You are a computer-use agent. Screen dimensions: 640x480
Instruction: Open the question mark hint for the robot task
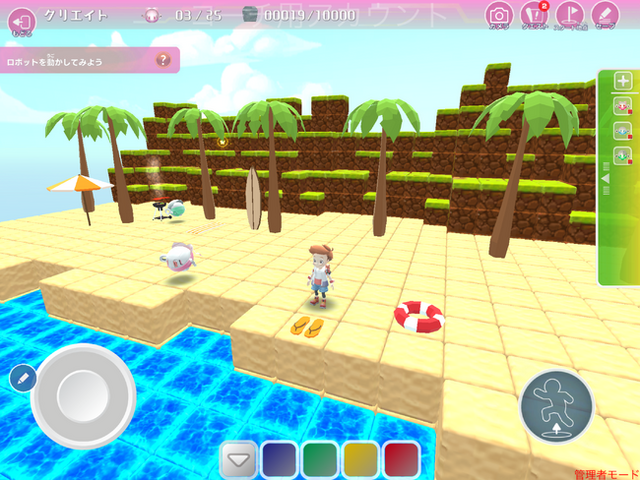[x=164, y=61]
